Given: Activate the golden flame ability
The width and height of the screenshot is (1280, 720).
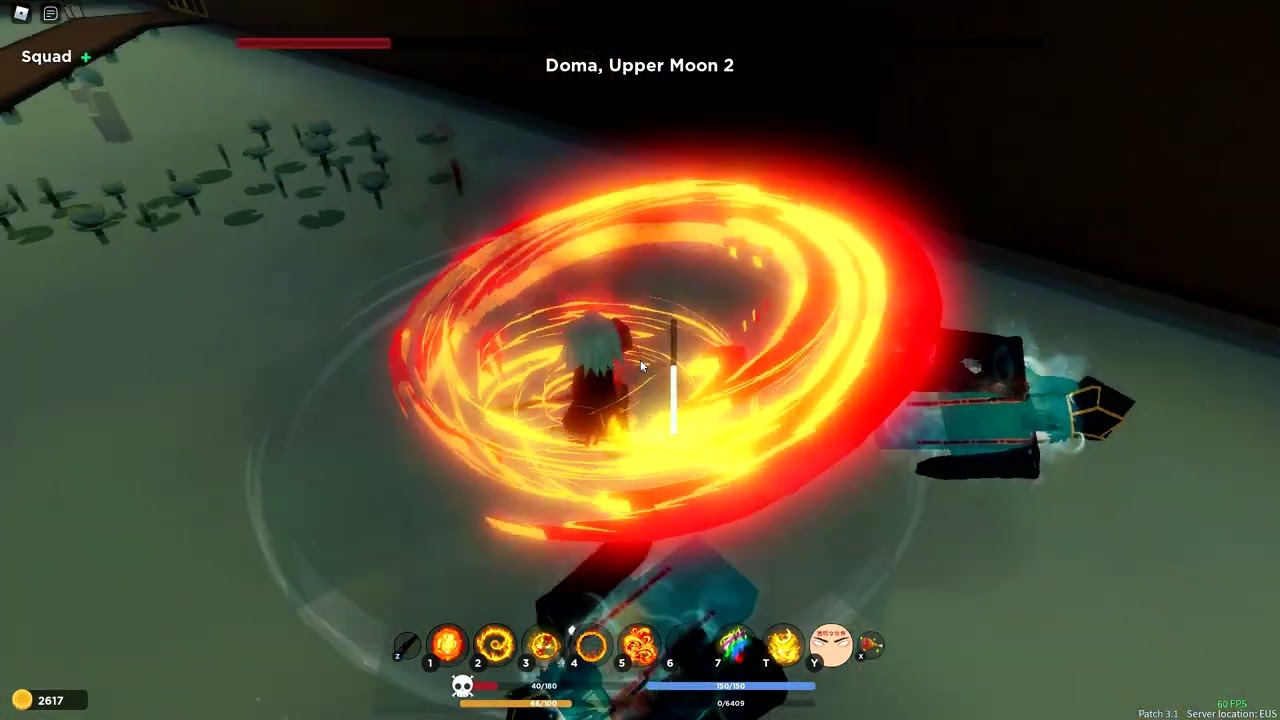Looking at the screenshot, I should [x=784, y=645].
